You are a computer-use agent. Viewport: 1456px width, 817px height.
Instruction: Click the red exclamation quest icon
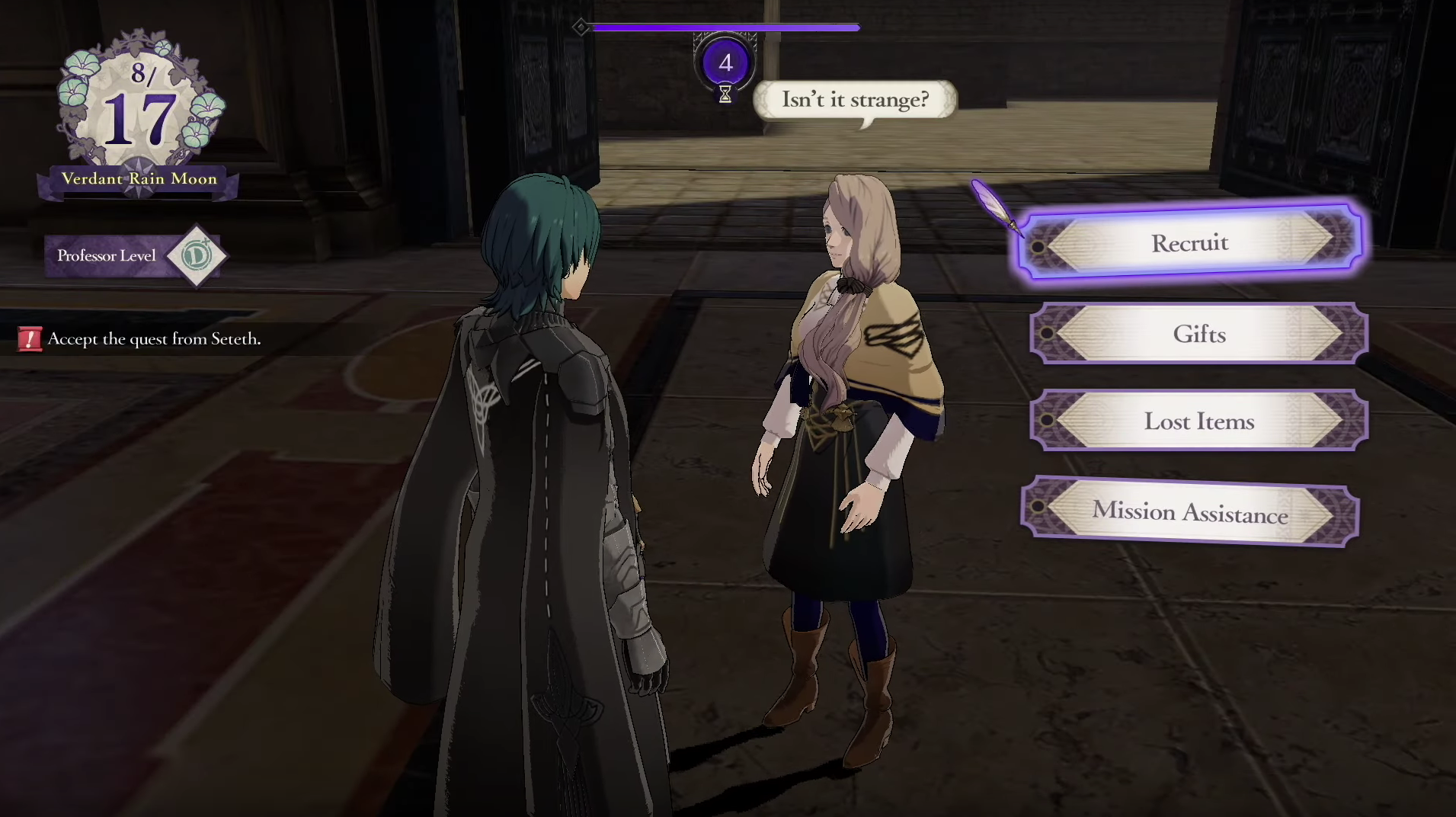pyautogui.click(x=29, y=339)
